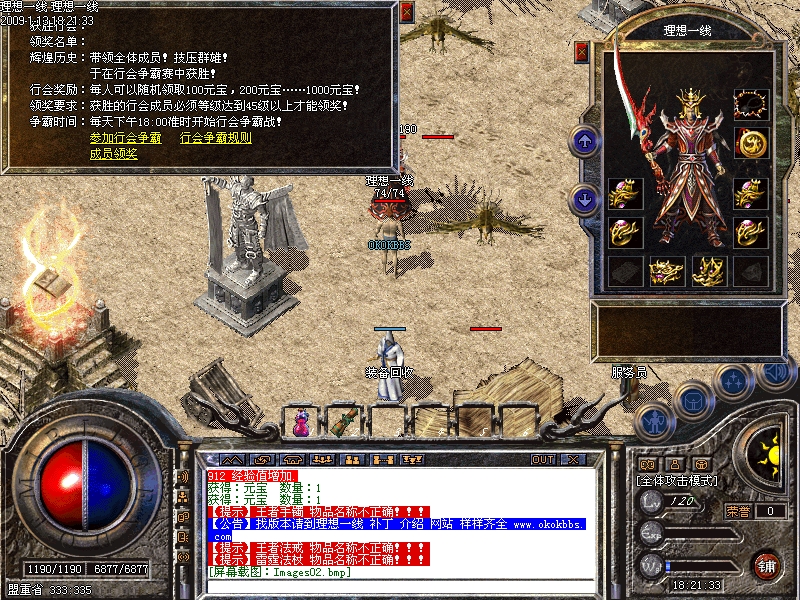This screenshot has width=800, height=600.
Task: Use the pink potion in the belt
Action: click(x=300, y=423)
